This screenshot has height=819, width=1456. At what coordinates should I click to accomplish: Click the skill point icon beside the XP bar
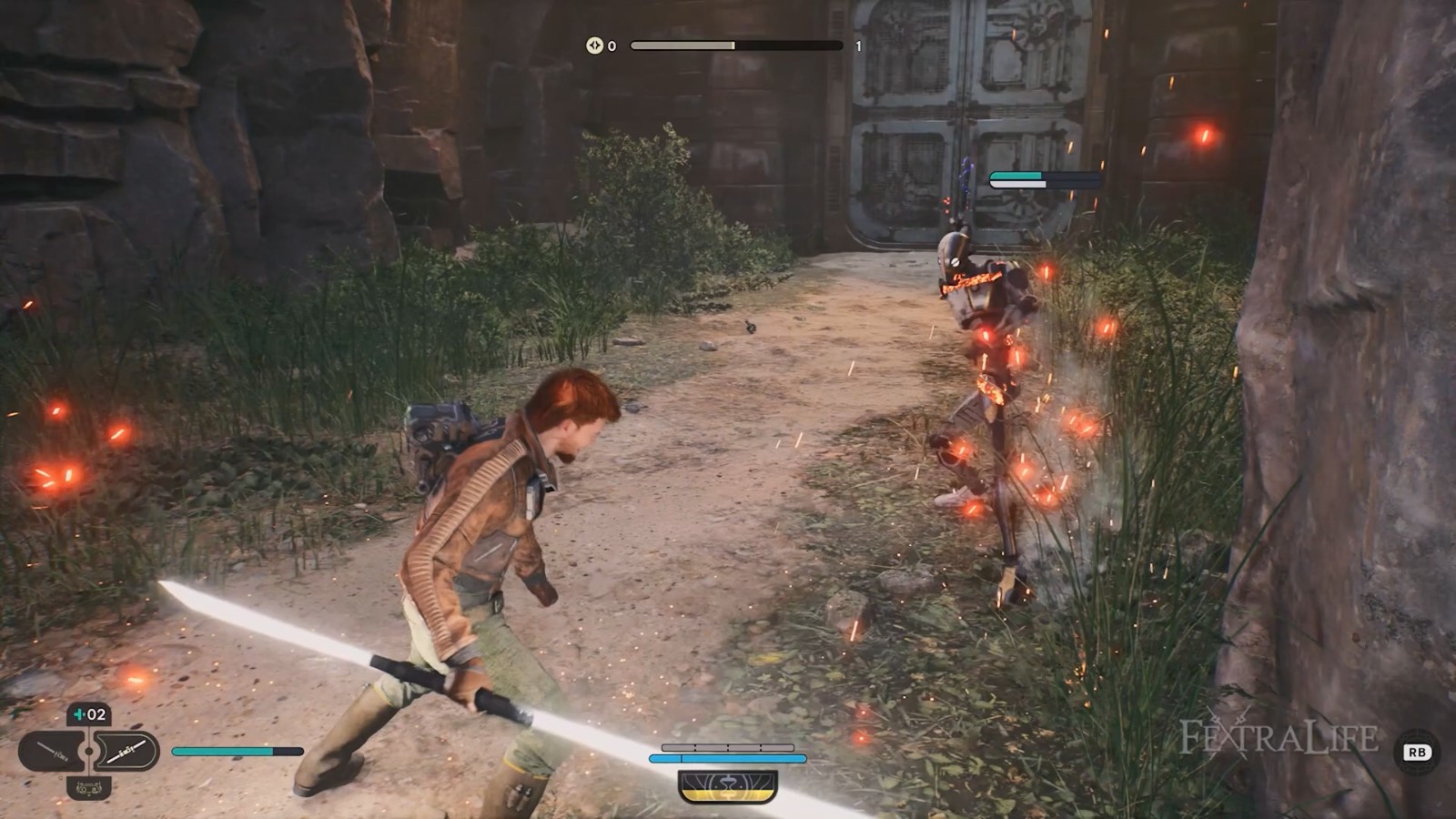pos(594,45)
